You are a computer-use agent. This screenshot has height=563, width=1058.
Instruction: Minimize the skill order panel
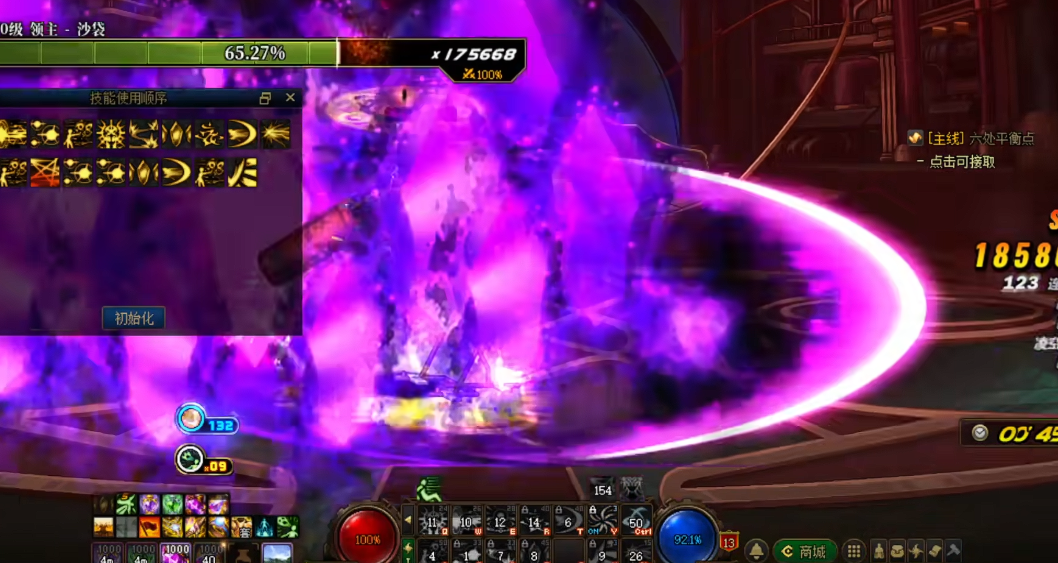point(265,98)
